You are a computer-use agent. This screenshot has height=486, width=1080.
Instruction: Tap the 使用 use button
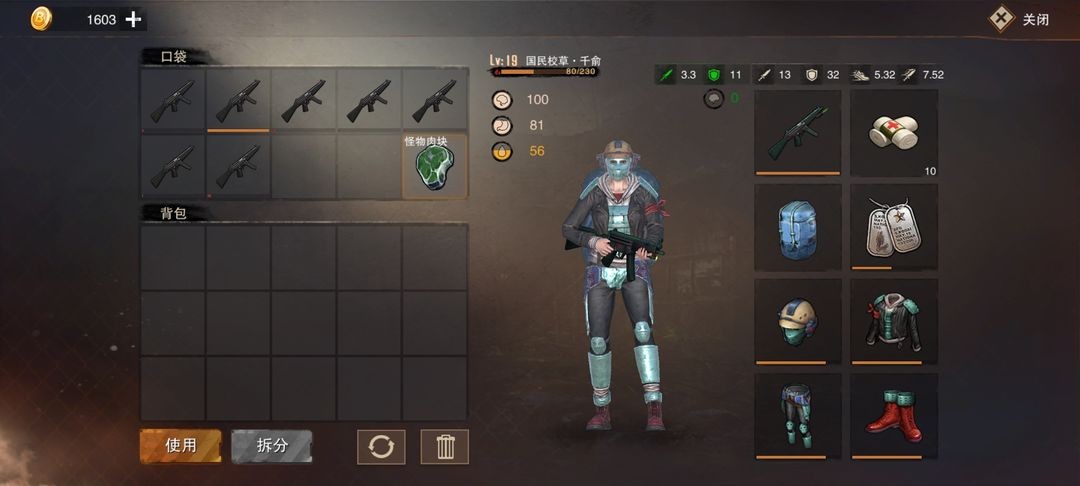(180, 446)
